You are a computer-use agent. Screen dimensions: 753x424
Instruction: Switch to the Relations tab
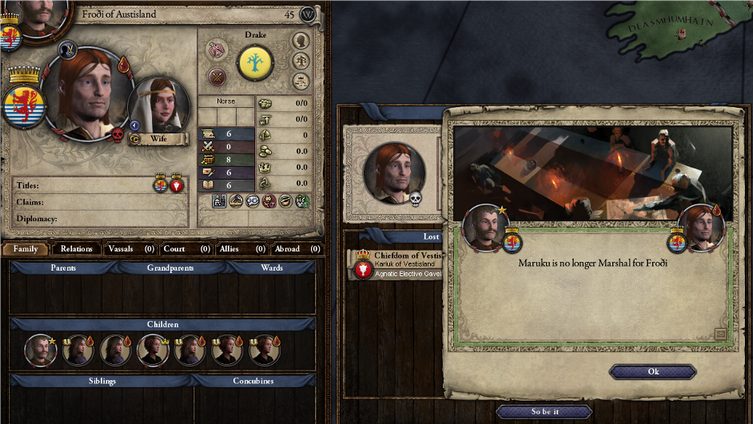click(76, 249)
